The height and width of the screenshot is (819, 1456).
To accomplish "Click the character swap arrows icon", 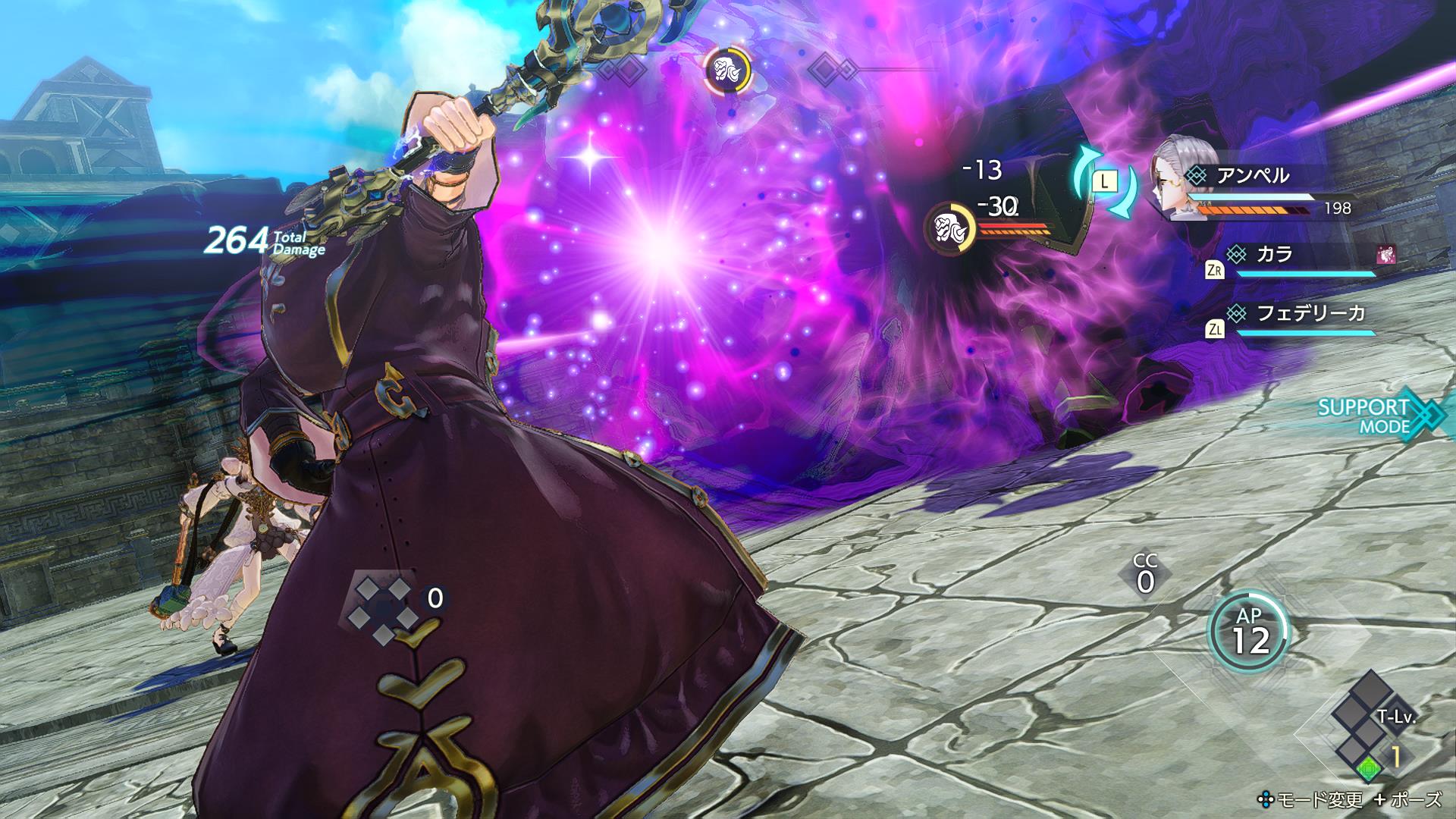I will point(1104,182).
